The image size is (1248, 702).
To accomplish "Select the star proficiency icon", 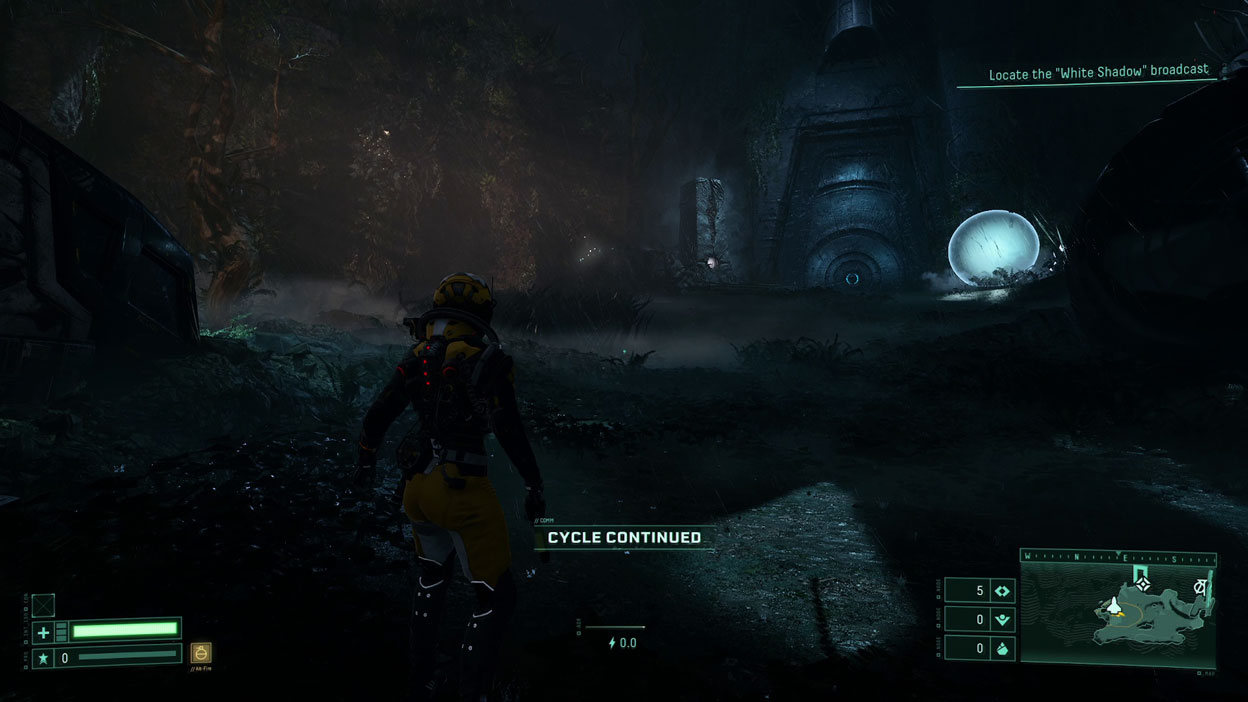I will point(43,658).
